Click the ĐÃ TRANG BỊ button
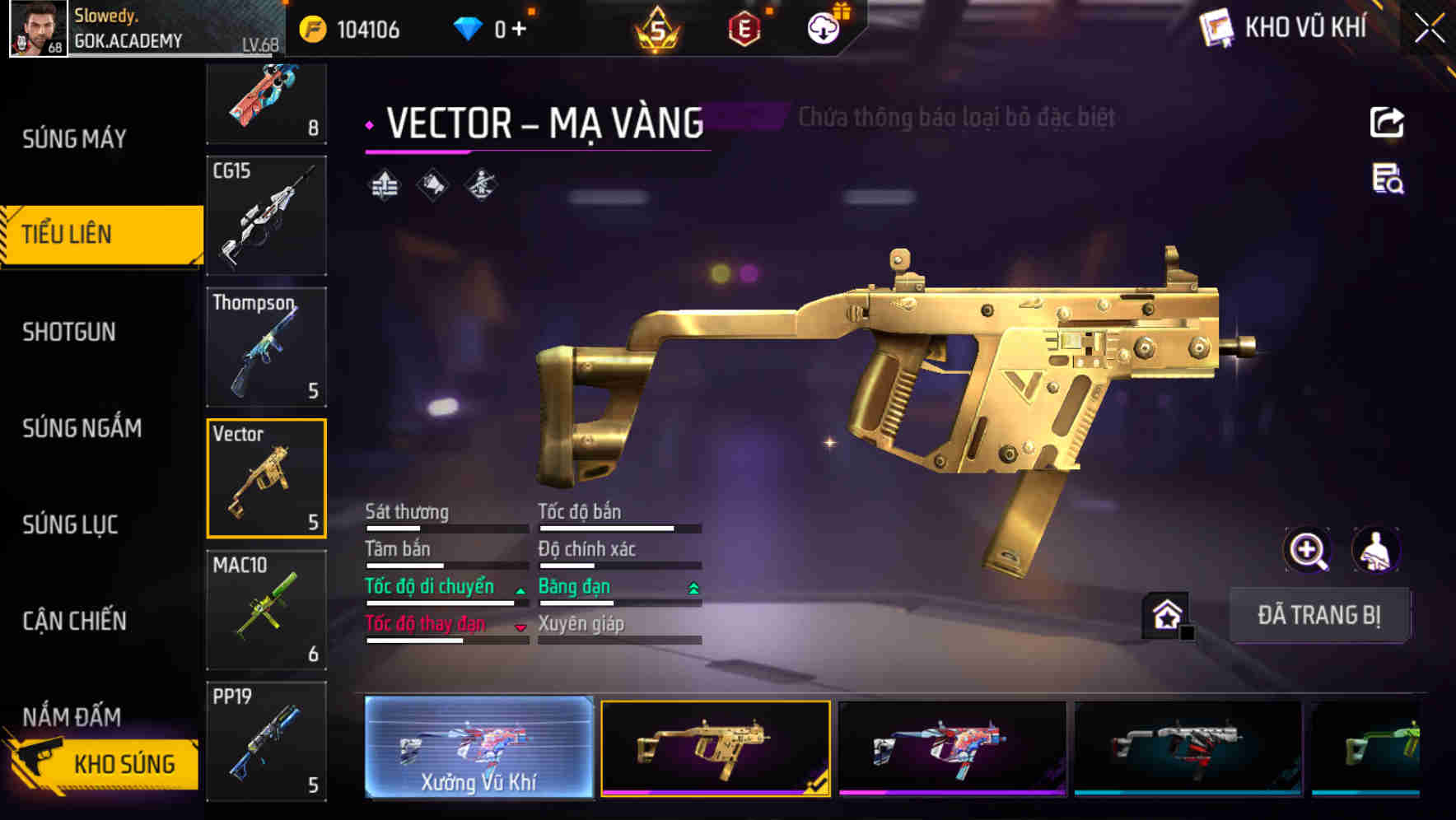1456x820 pixels. [x=1318, y=615]
